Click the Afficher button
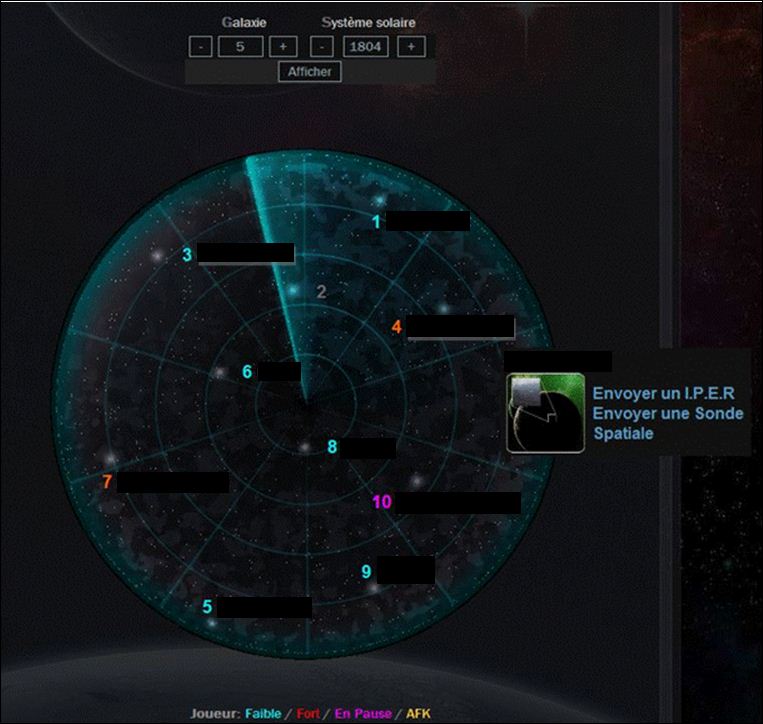 [x=310, y=71]
